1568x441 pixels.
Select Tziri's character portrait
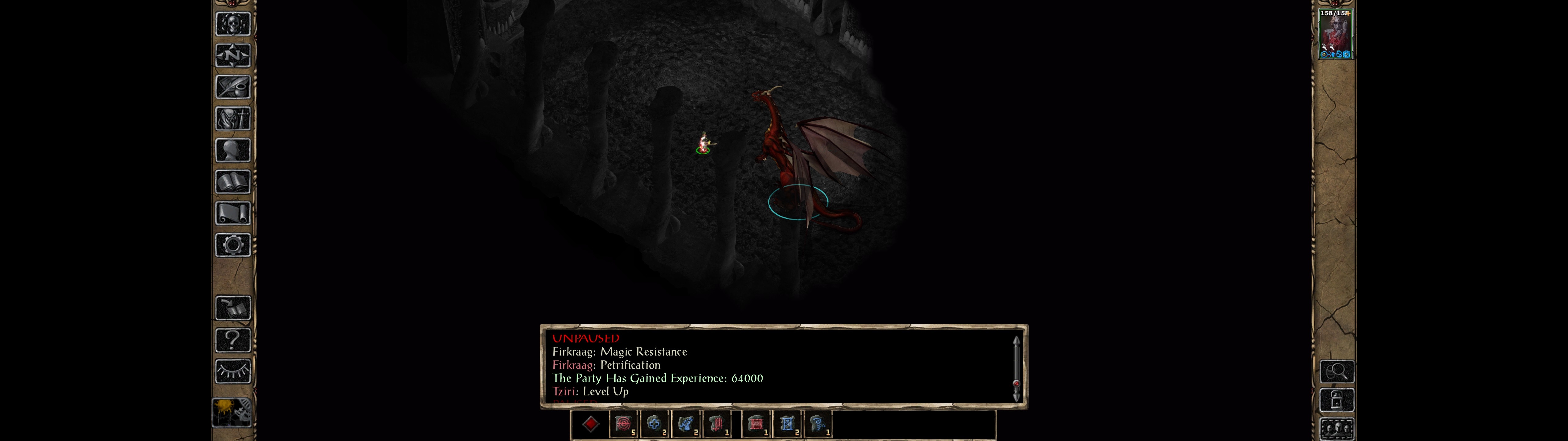(1335, 33)
